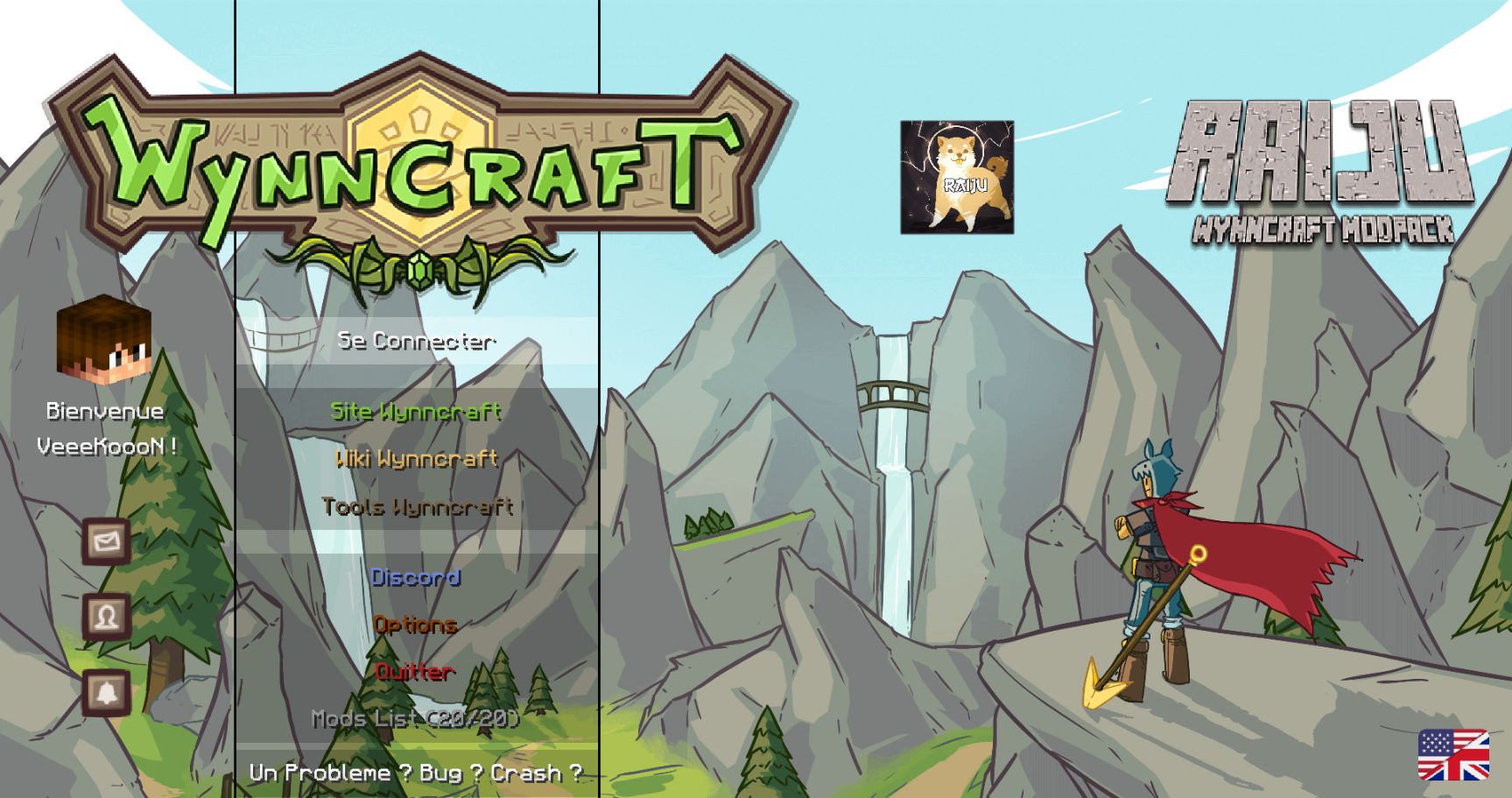Select Quitter to exit the launcher

click(x=413, y=672)
